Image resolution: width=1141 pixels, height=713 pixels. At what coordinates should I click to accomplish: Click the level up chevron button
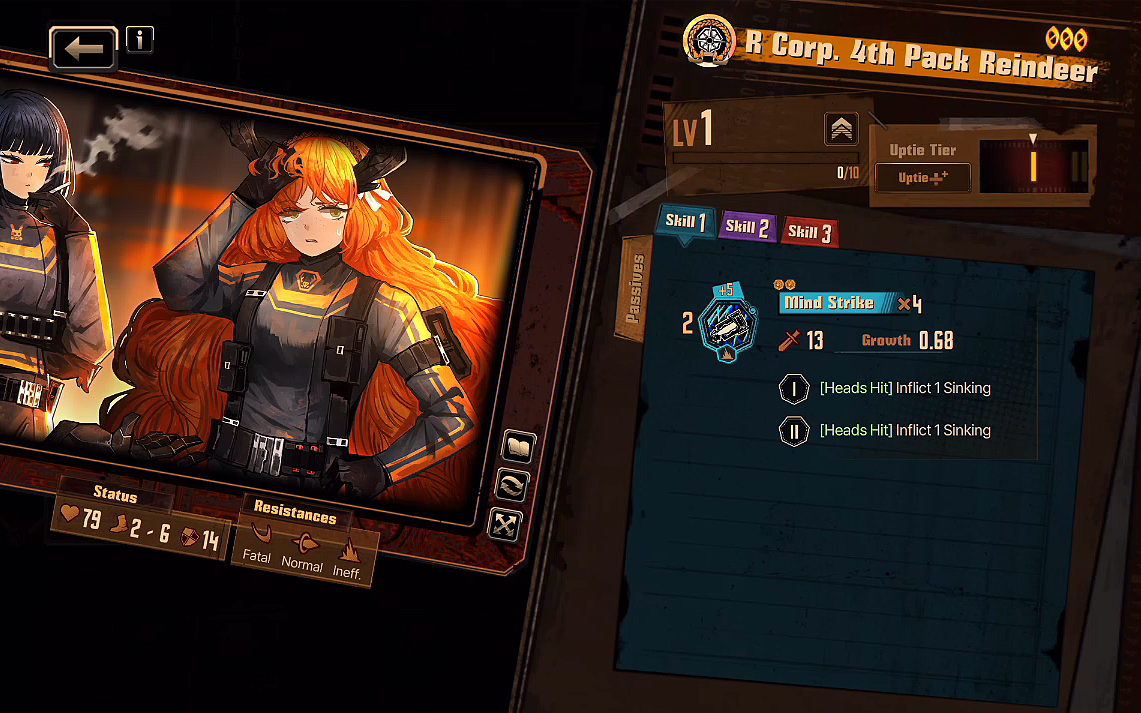click(841, 129)
